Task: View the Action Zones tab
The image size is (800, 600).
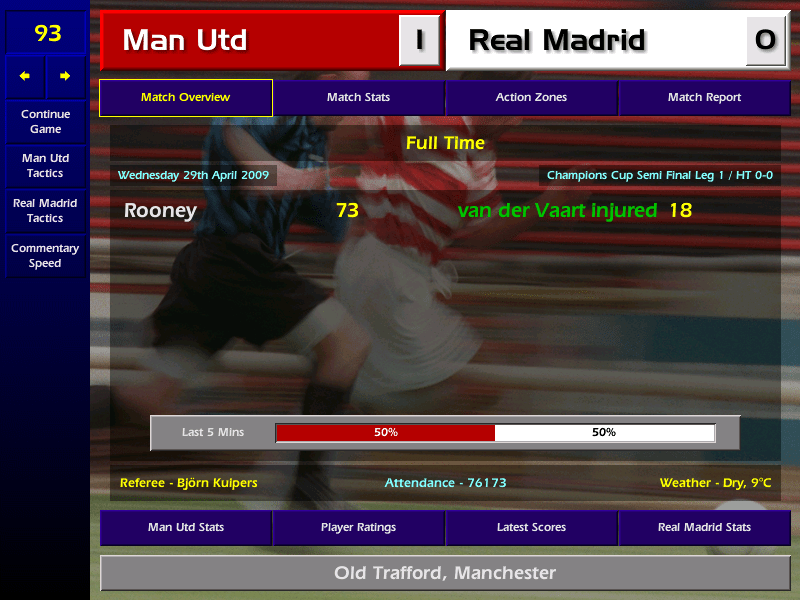Action: pyautogui.click(x=531, y=98)
